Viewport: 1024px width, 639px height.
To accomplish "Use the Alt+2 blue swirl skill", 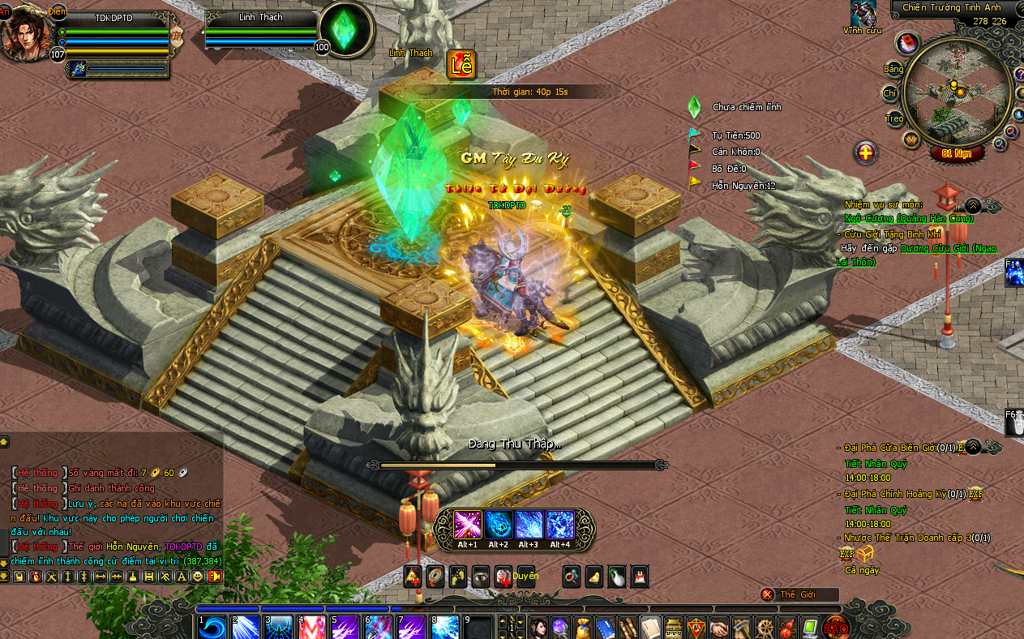I will coord(498,525).
